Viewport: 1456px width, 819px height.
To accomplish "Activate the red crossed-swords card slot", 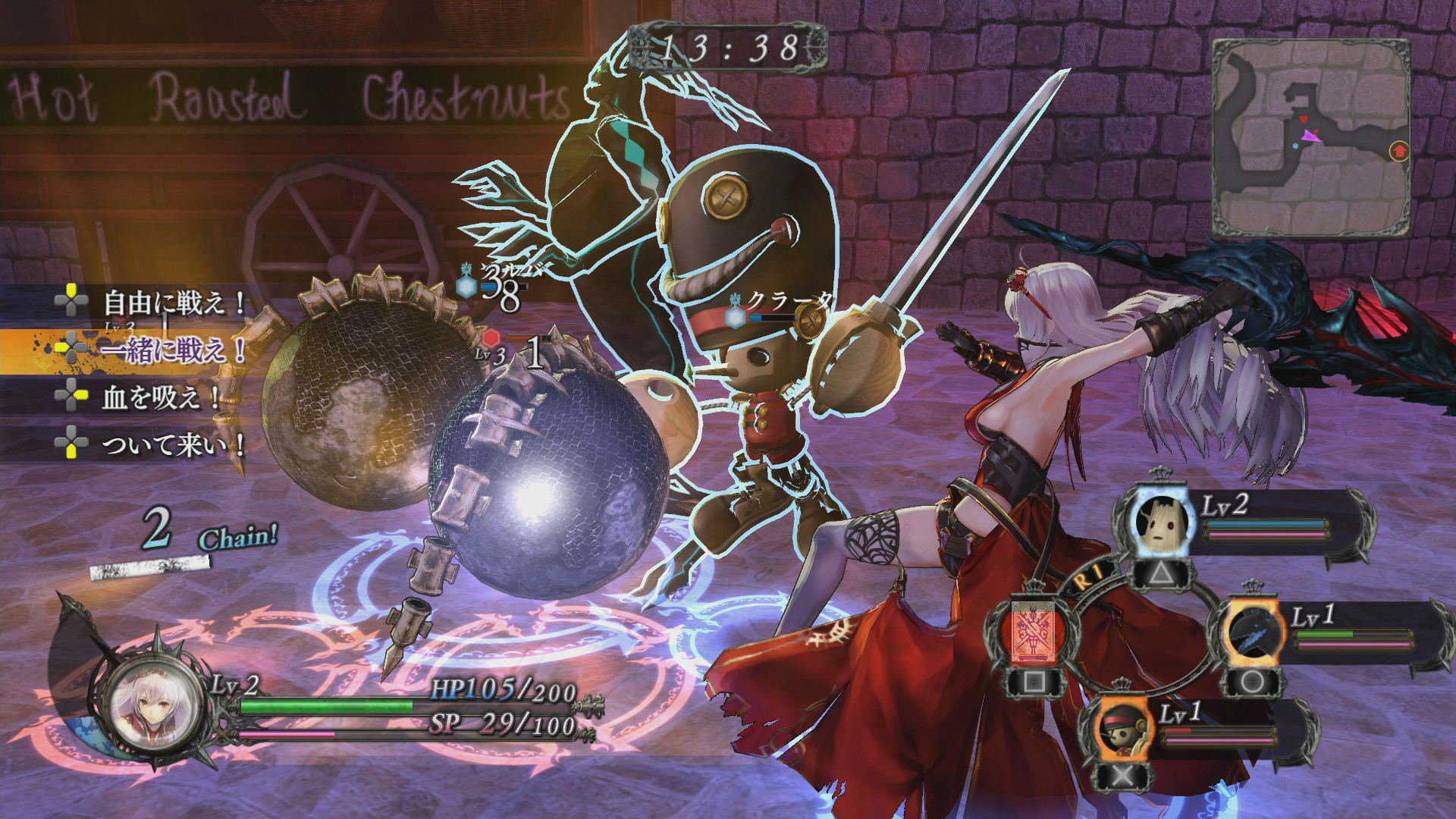I will click(x=1034, y=632).
